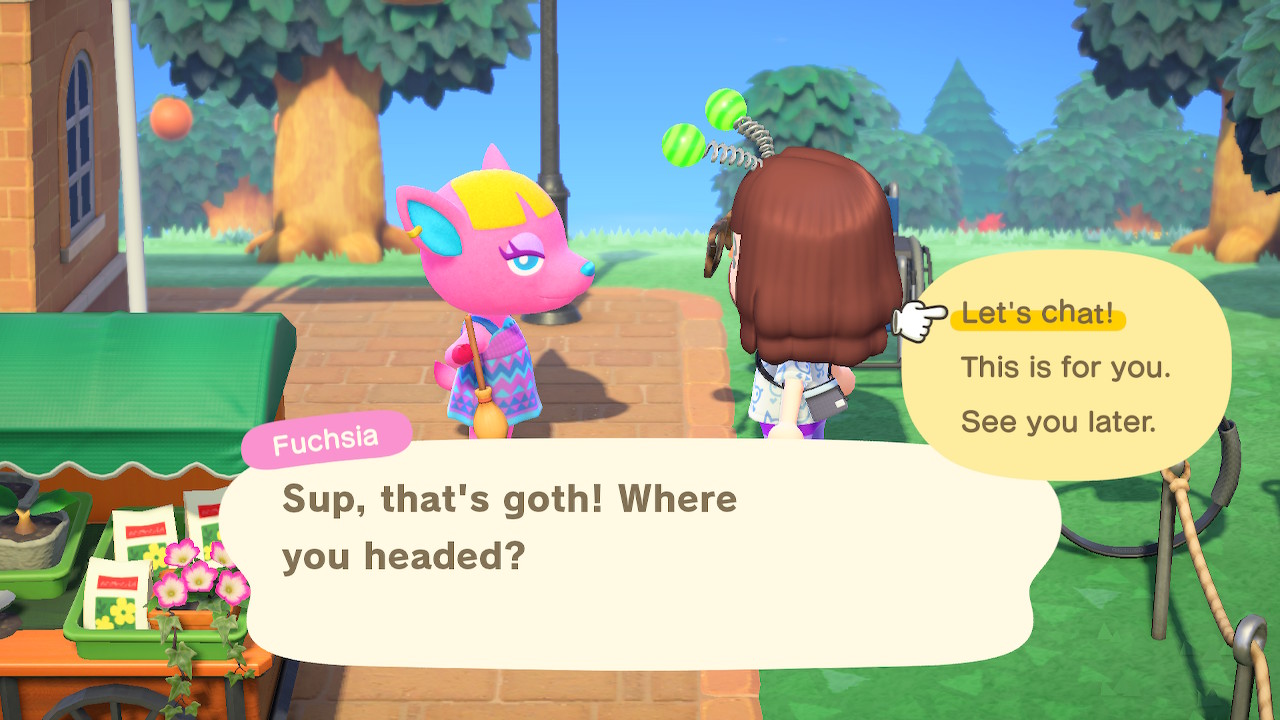Select the "This is for you." option
Viewport: 1280px width, 720px height.
pos(1065,367)
